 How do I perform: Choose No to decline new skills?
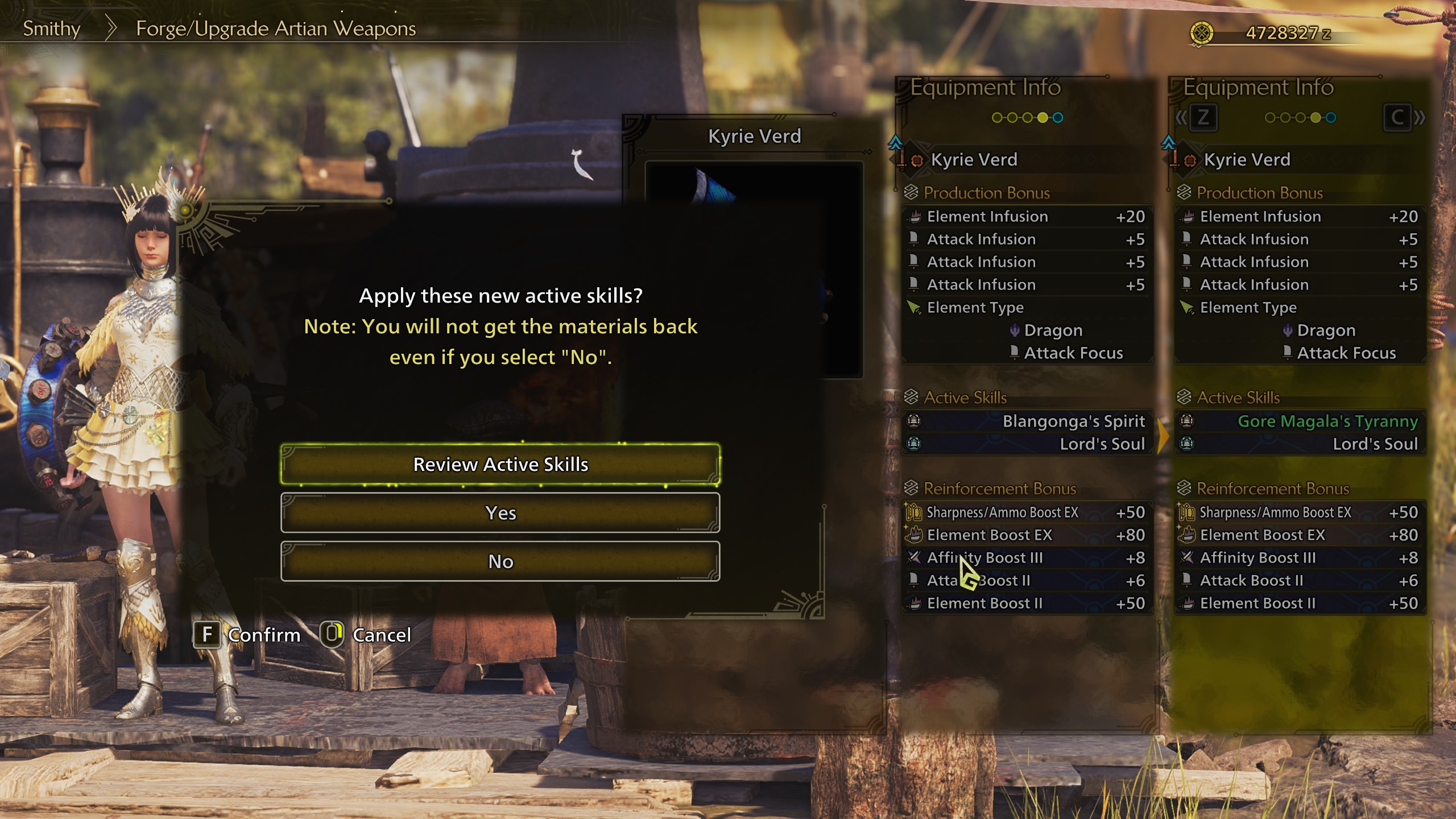point(500,561)
